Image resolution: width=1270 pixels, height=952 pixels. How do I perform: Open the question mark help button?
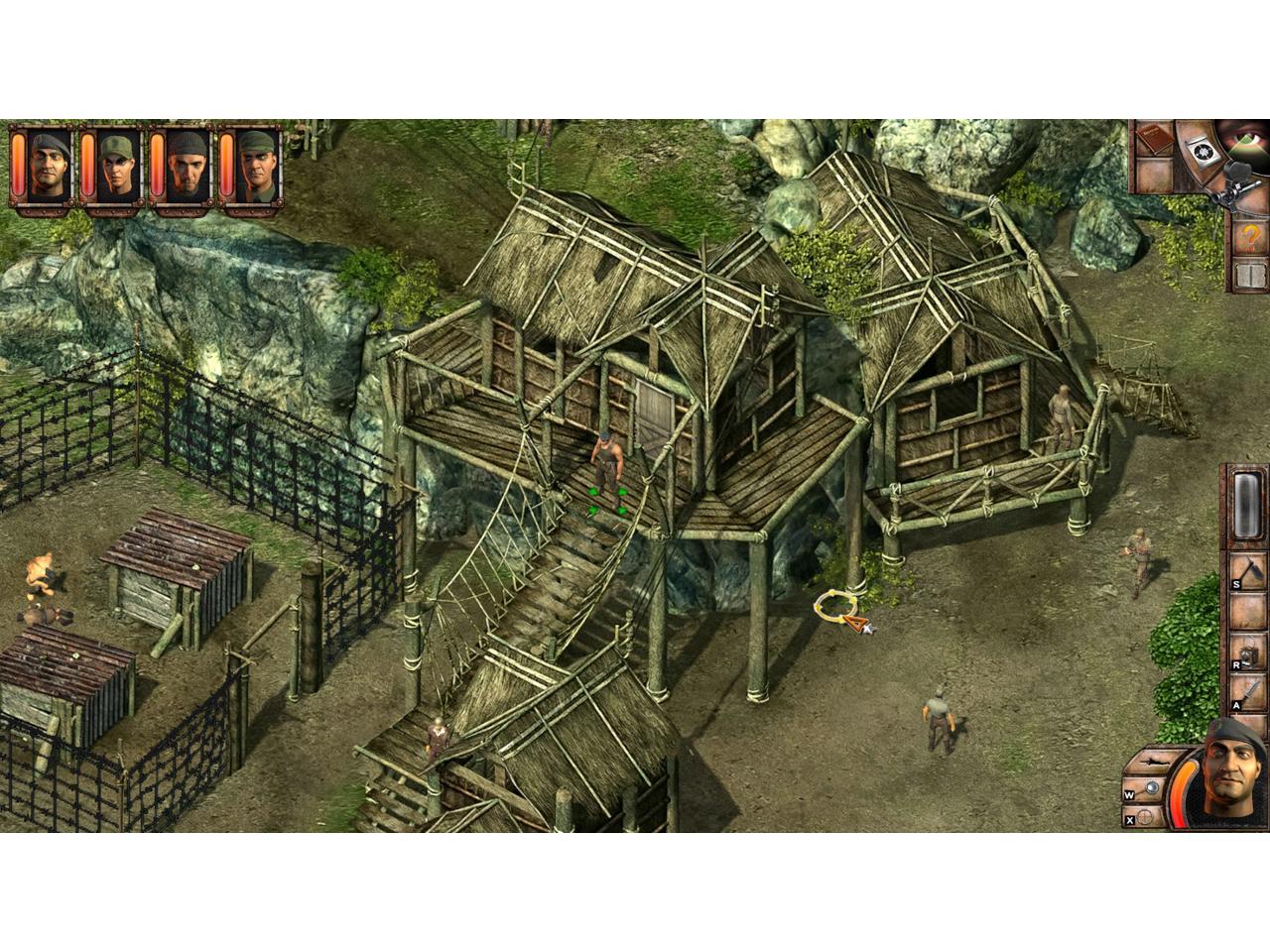[x=1251, y=238]
